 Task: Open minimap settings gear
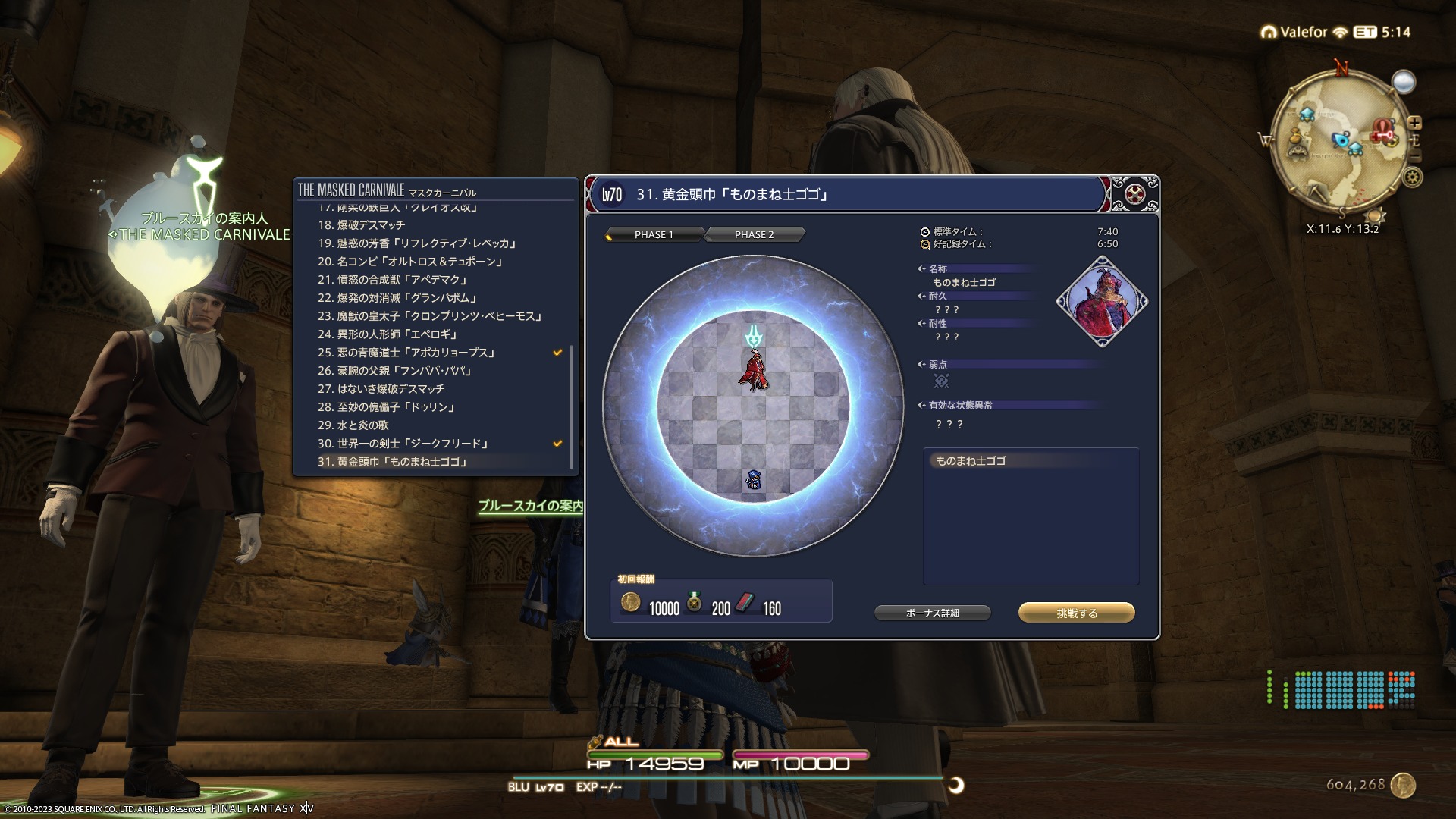click(x=1412, y=177)
